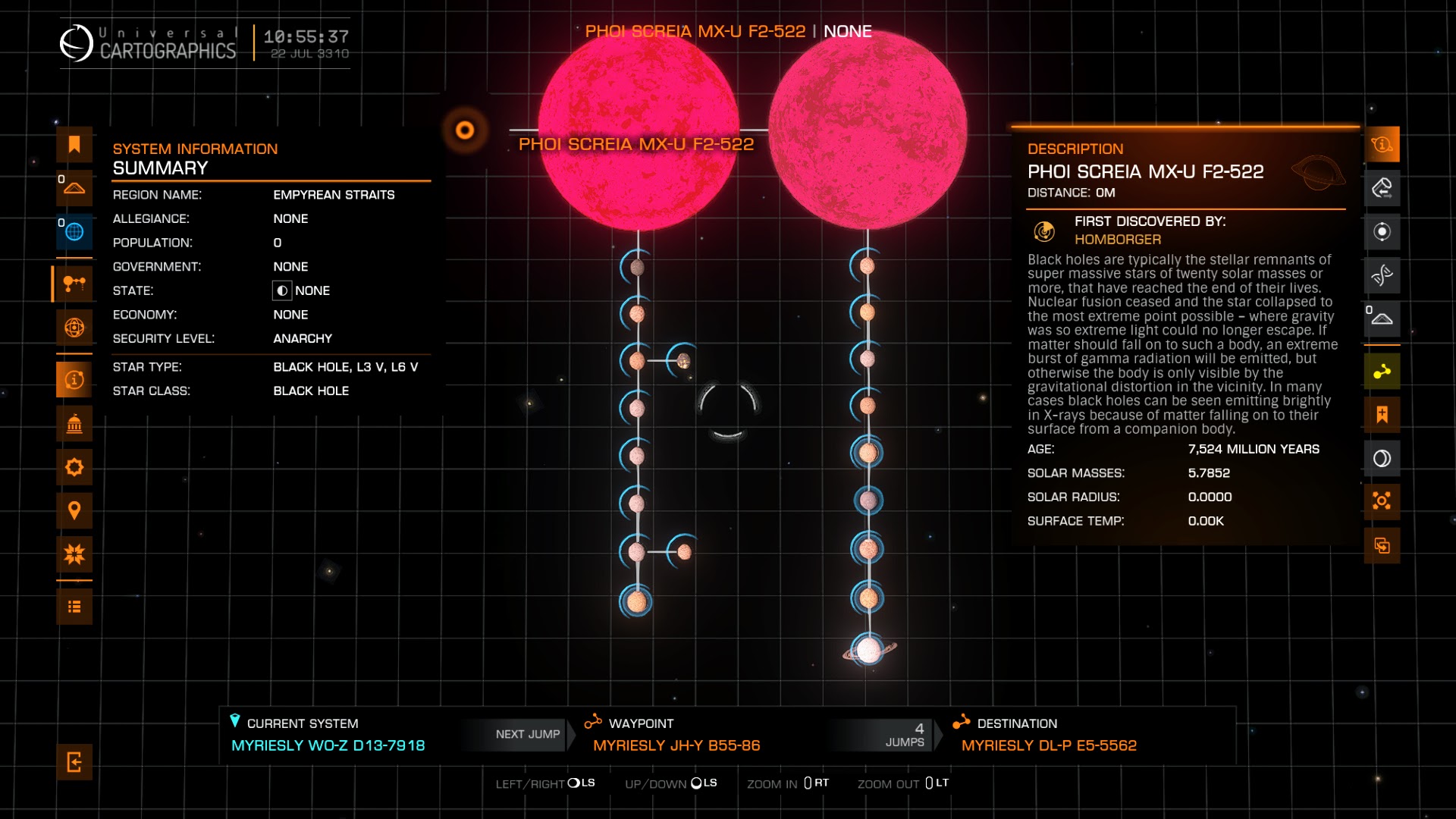
Task: Click the yellow plot route button
Action: [1382, 372]
